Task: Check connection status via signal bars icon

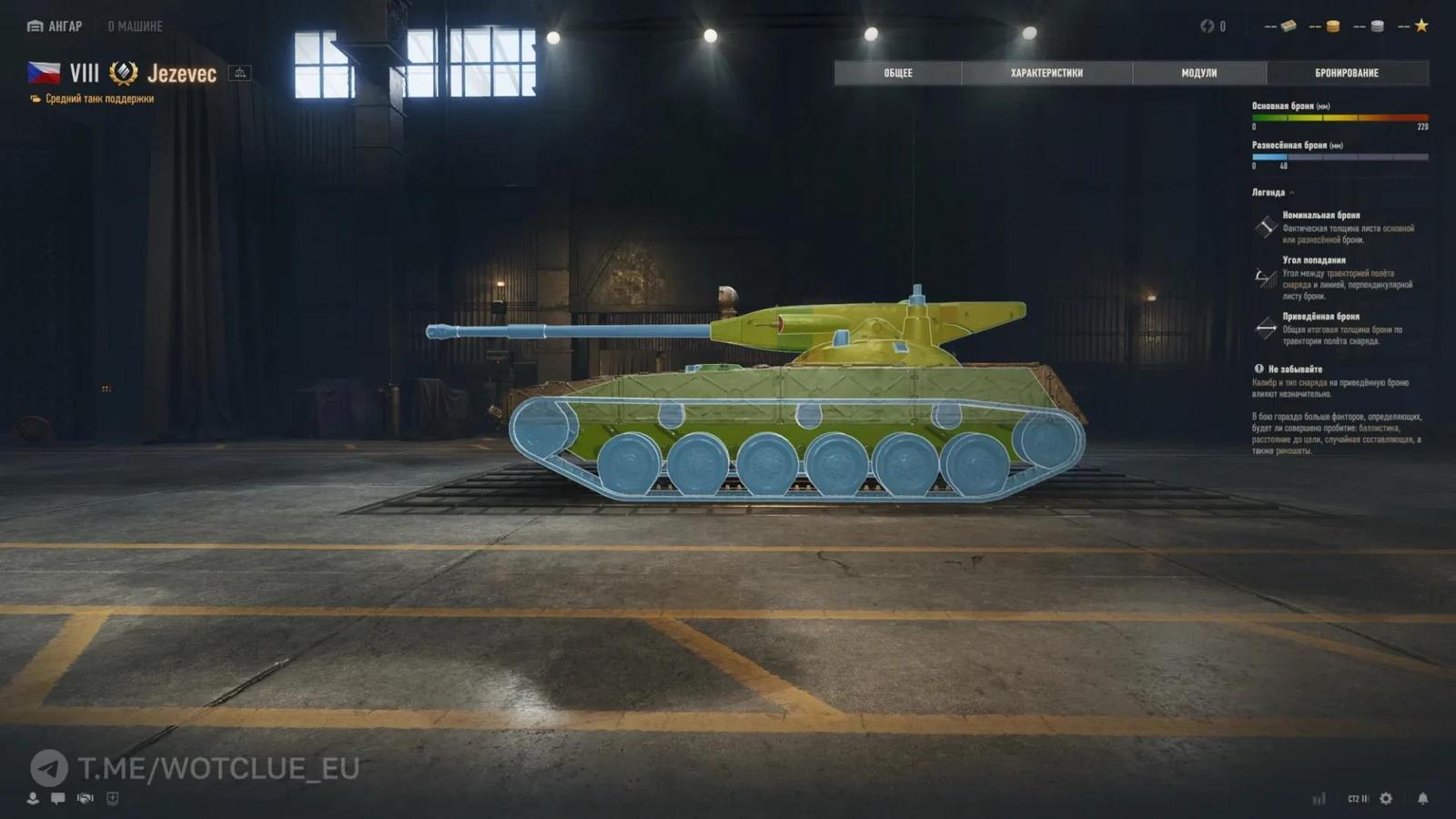Action: (x=1320, y=798)
